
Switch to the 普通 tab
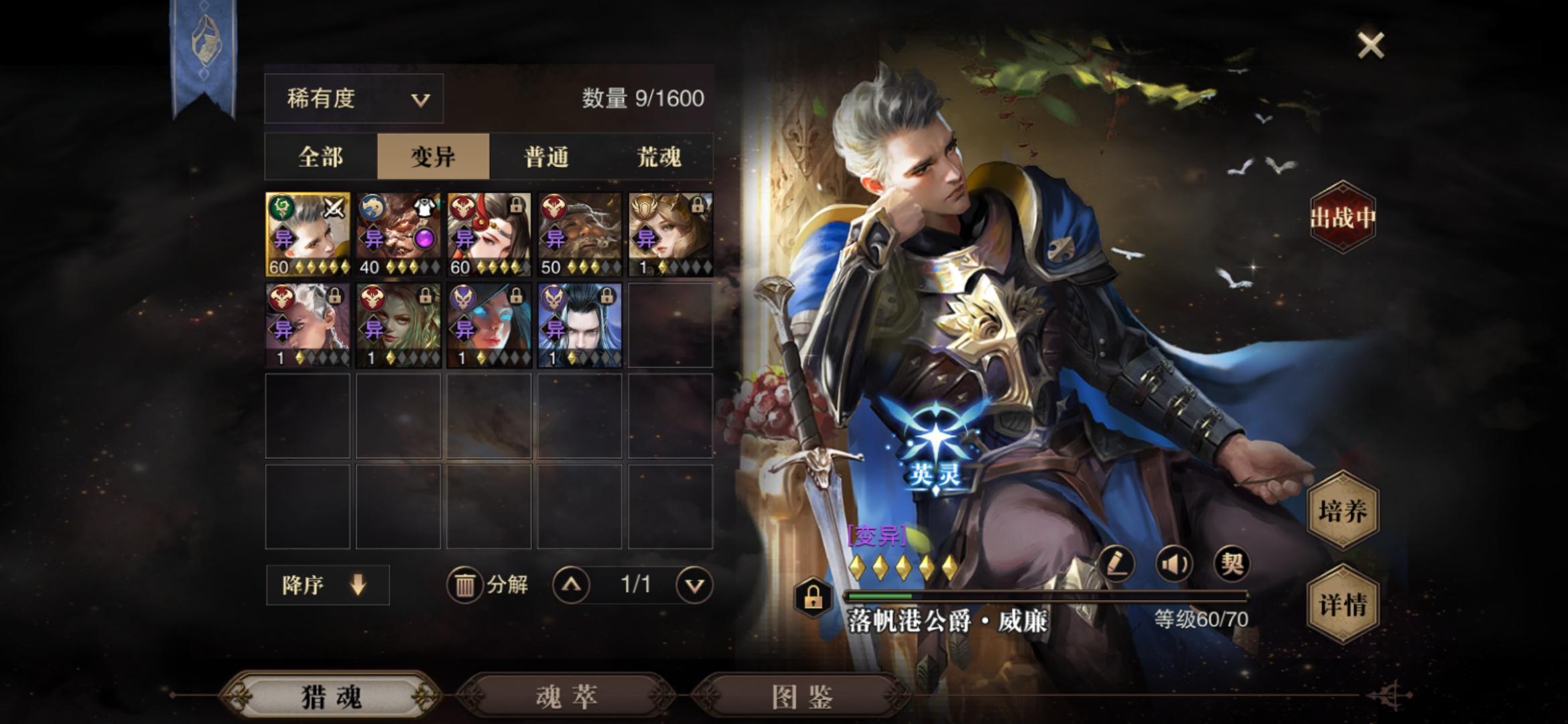pos(547,158)
